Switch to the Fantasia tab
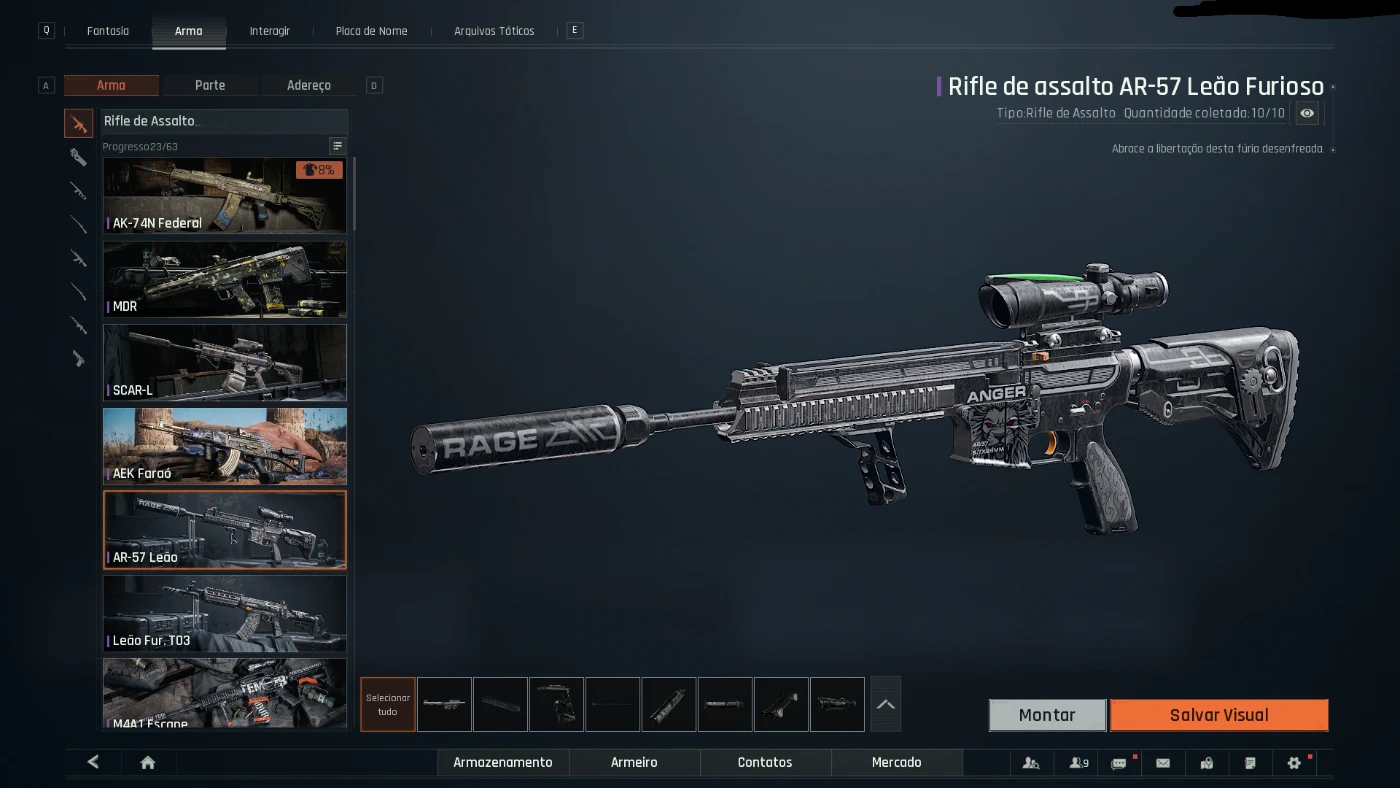 click(108, 31)
